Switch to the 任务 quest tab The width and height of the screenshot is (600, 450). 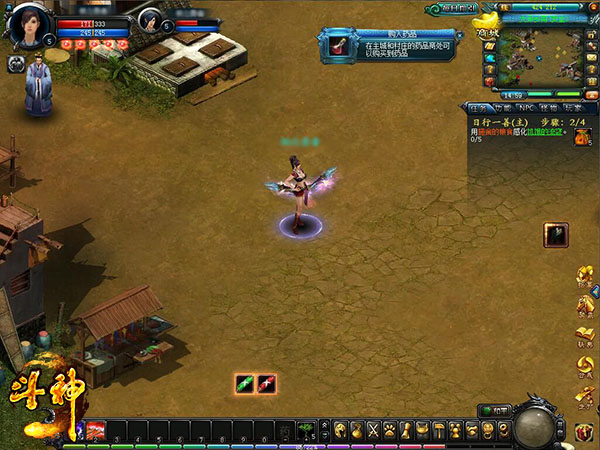click(477, 107)
